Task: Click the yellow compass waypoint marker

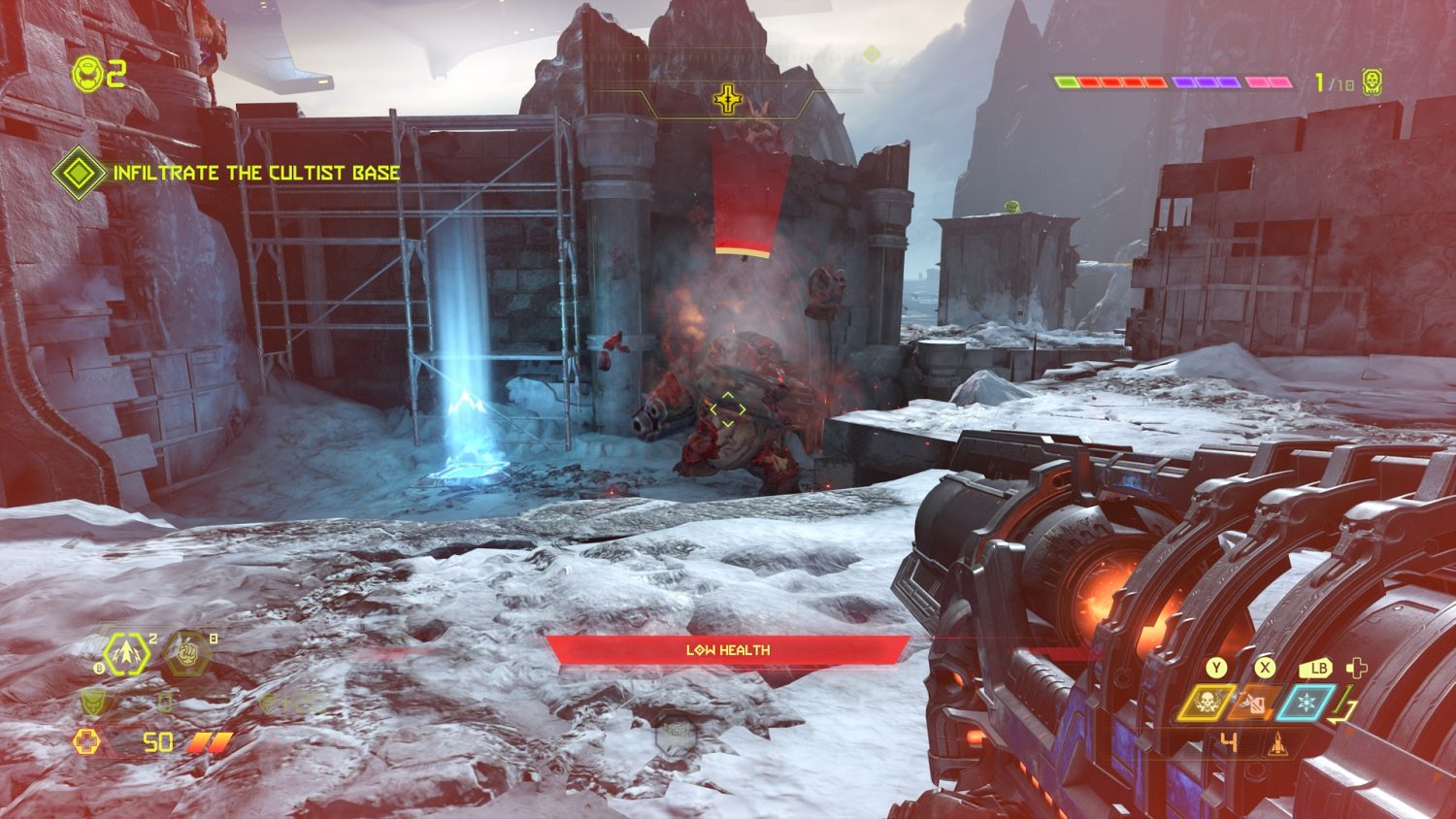Action: (727, 99)
